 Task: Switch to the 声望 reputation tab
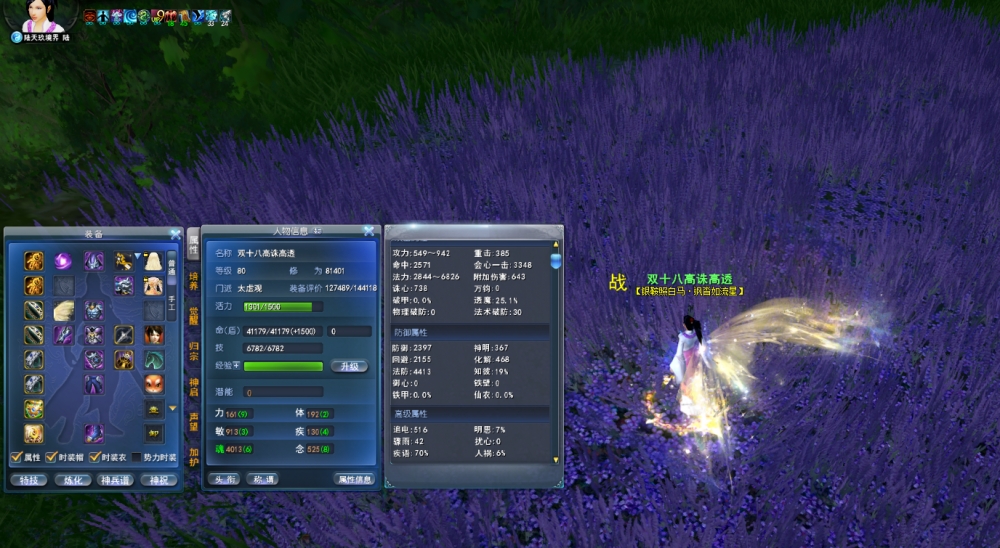click(x=193, y=421)
